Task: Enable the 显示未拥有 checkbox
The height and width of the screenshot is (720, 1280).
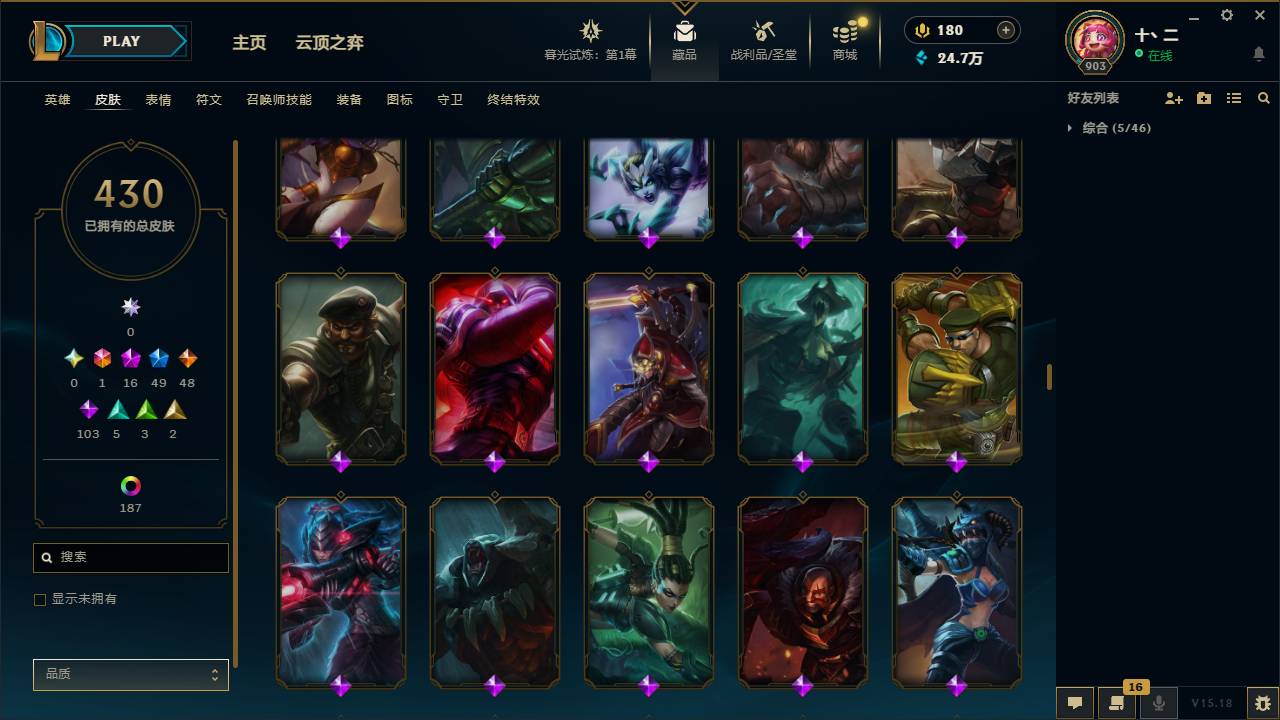Action: point(40,599)
